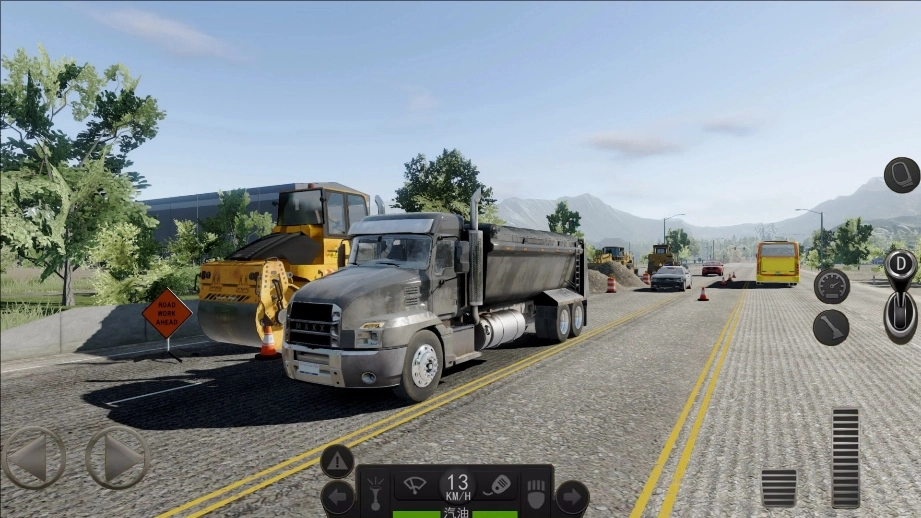Viewport: 921px width, 518px height.
Task: Tap the hand icon on the dashboard
Action: (x=536, y=494)
